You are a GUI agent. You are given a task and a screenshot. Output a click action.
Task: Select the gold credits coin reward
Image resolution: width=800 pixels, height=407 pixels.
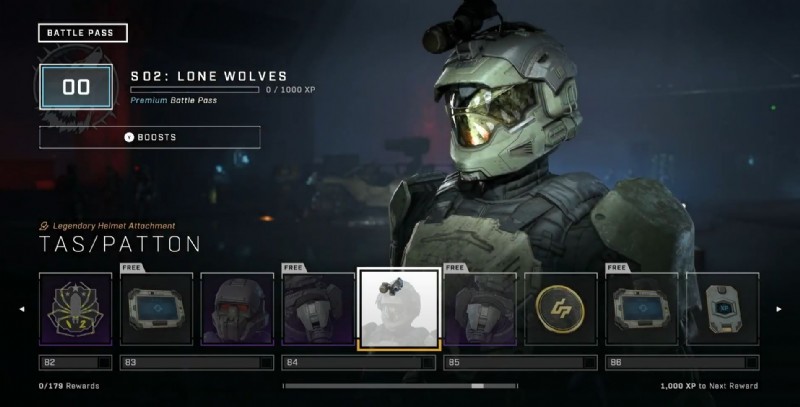[x=560, y=309]
